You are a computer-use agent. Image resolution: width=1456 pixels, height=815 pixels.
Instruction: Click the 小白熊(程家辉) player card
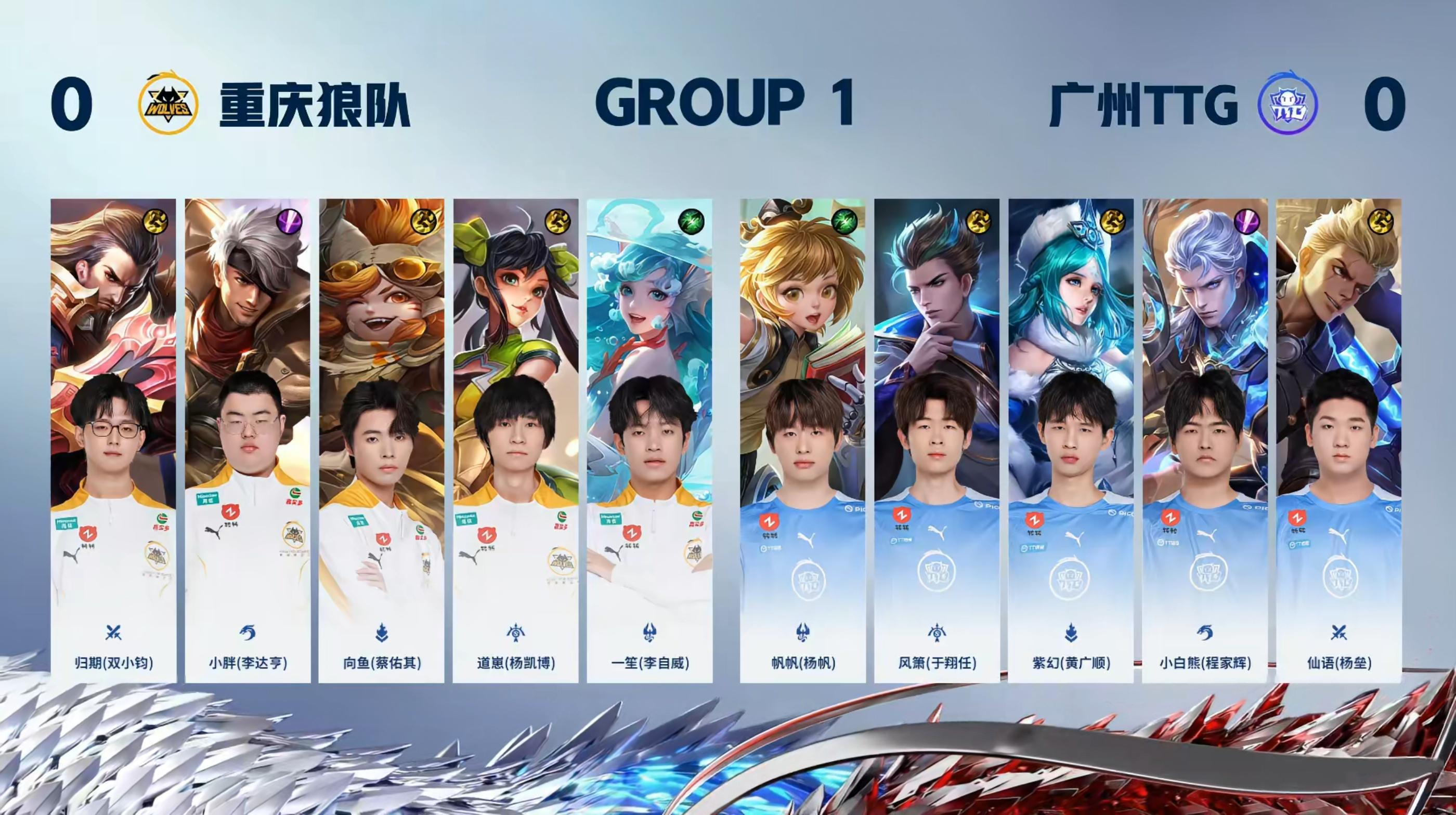tap(1204, 441)
